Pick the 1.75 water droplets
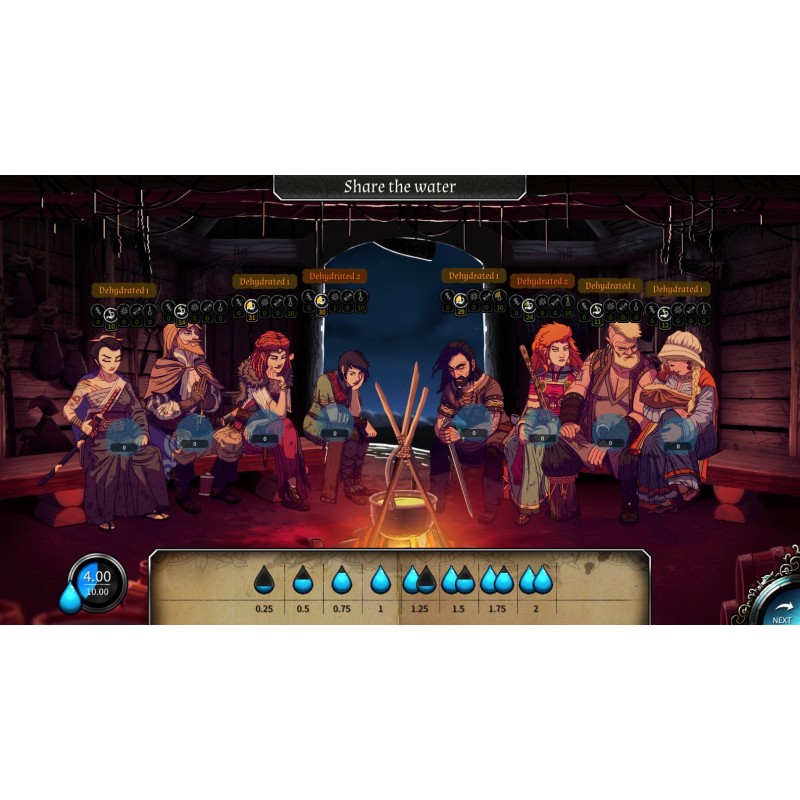The width and height of the screenshot is (800, 800). coord(496,579)
